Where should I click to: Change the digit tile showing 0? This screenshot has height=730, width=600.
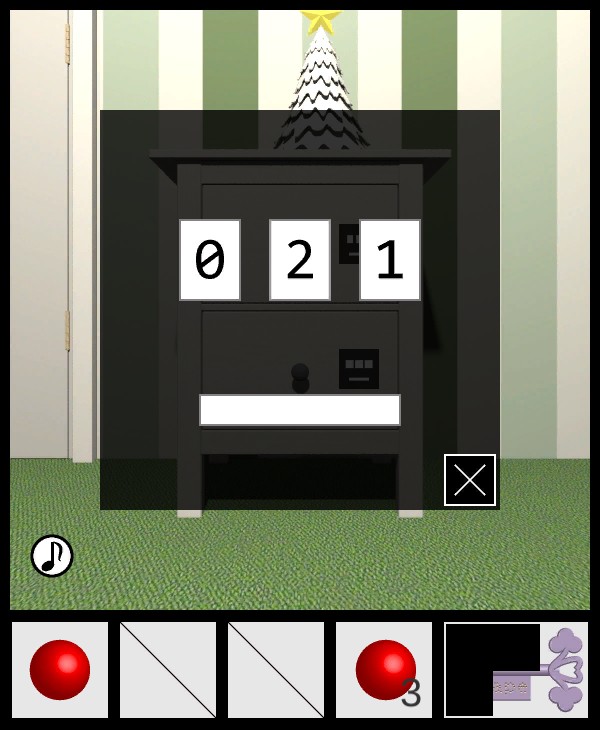click(x=210, y=260)
